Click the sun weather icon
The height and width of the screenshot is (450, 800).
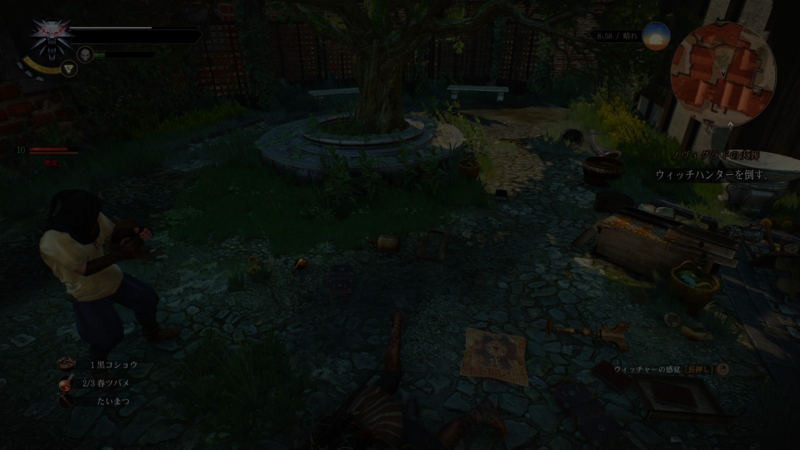[657, 36]
